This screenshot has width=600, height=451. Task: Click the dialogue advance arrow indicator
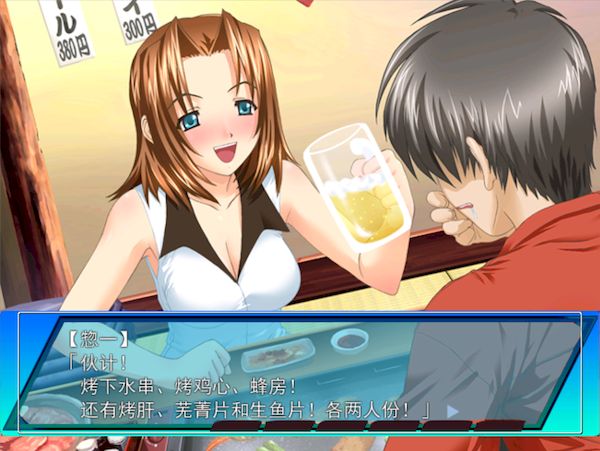point(452,410)
